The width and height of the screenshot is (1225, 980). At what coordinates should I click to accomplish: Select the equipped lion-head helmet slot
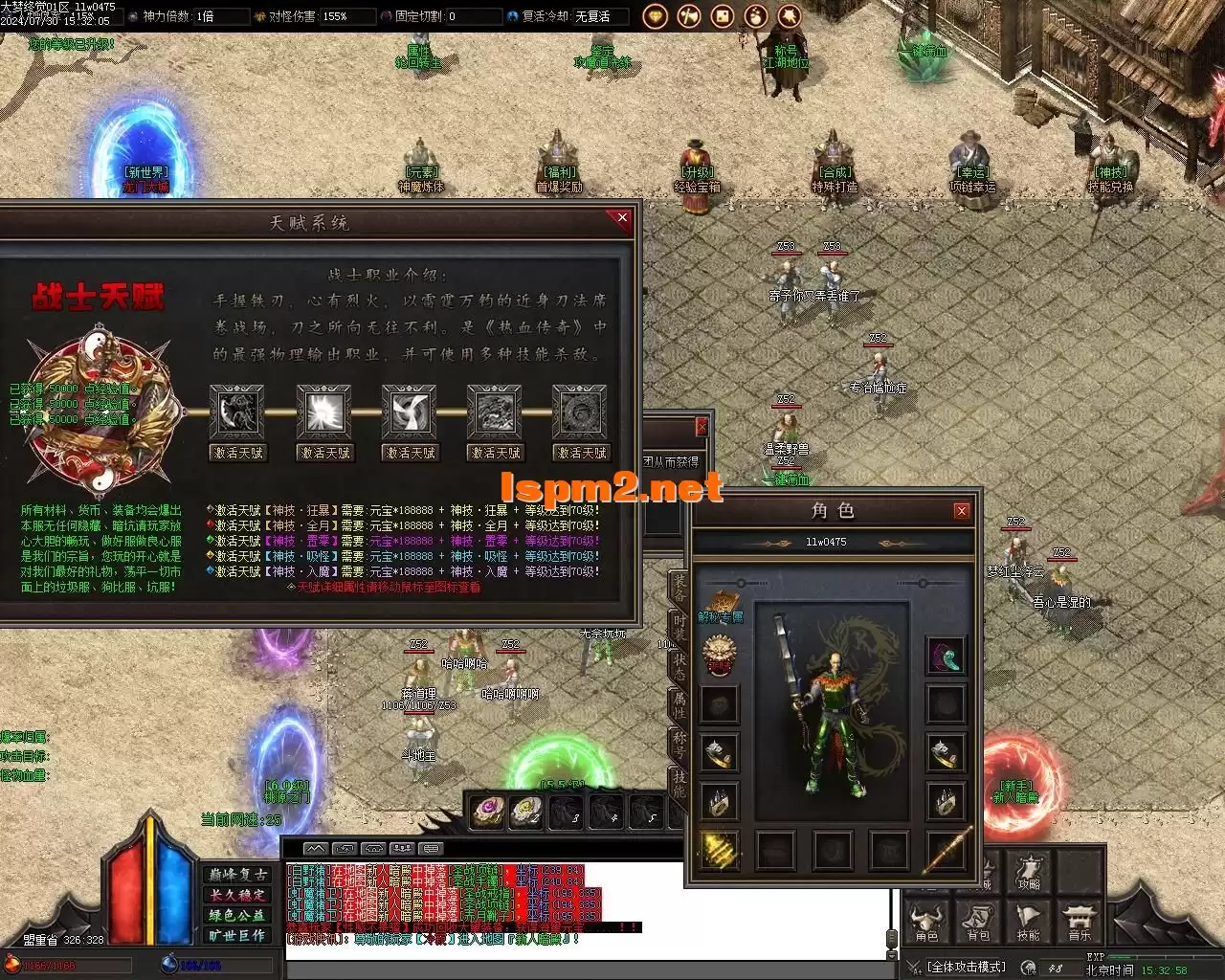719,656
